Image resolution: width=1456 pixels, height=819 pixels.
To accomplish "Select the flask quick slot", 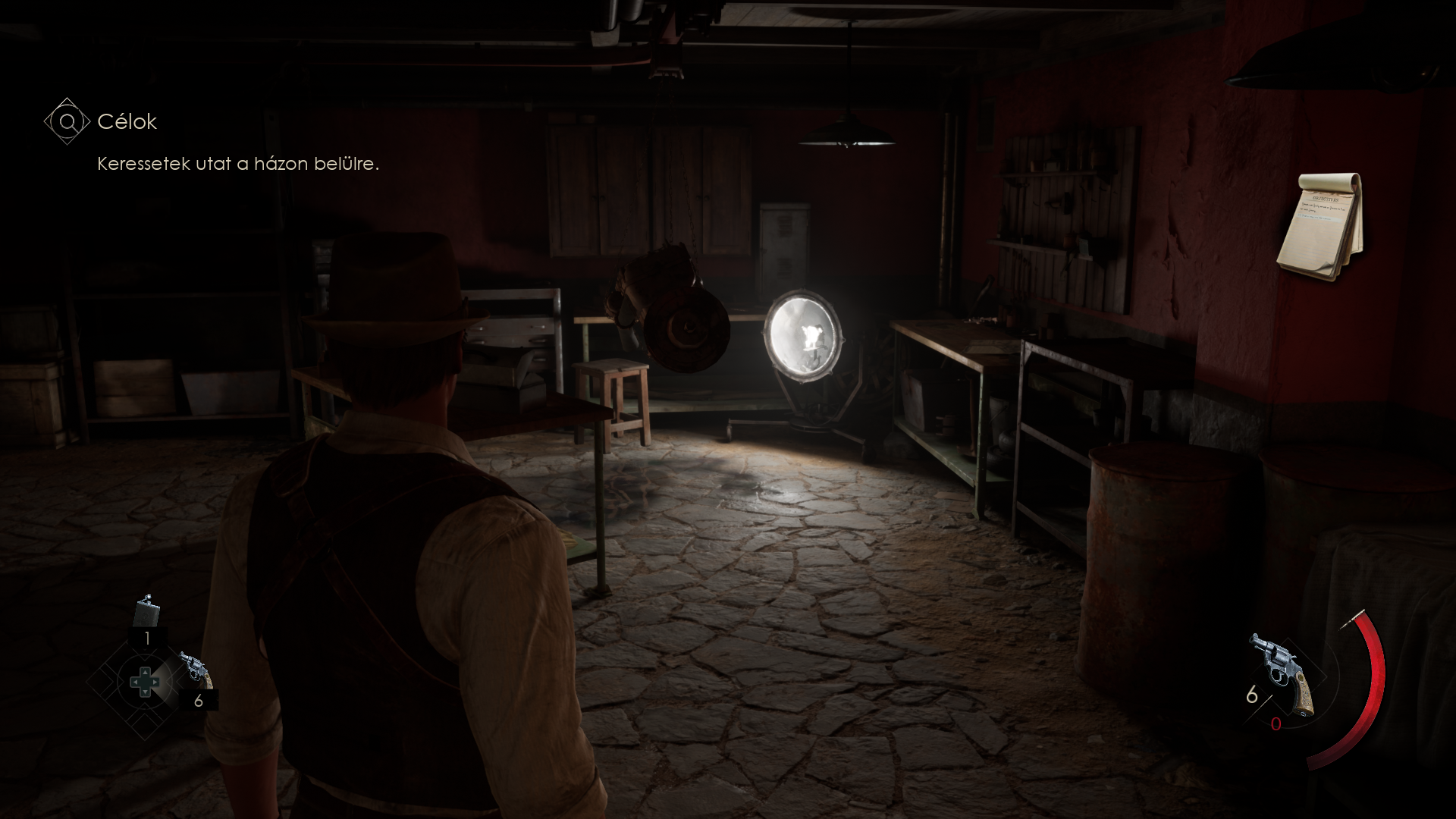I will [x=146, y=612].
